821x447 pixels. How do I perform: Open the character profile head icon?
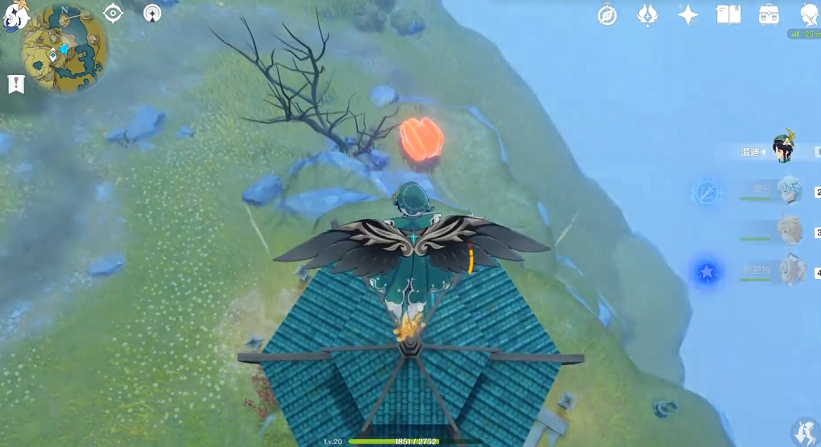click(808, 13)
